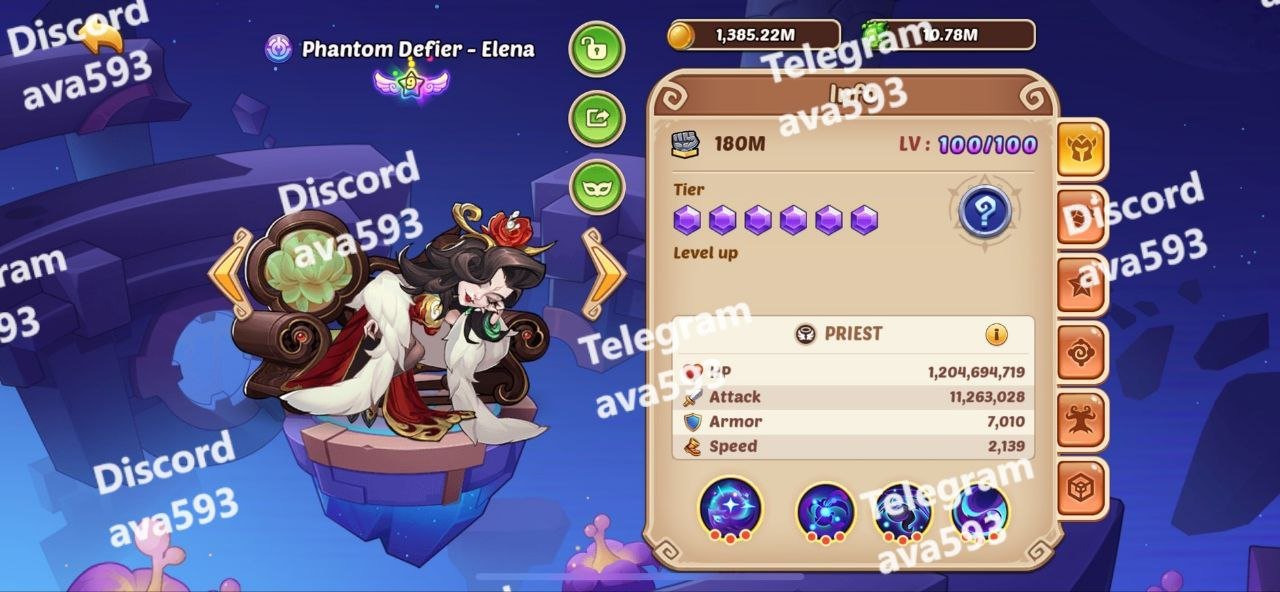1280x592 pixels.
Task: Go back with the yellow return arrow
Action: point(100,37)
